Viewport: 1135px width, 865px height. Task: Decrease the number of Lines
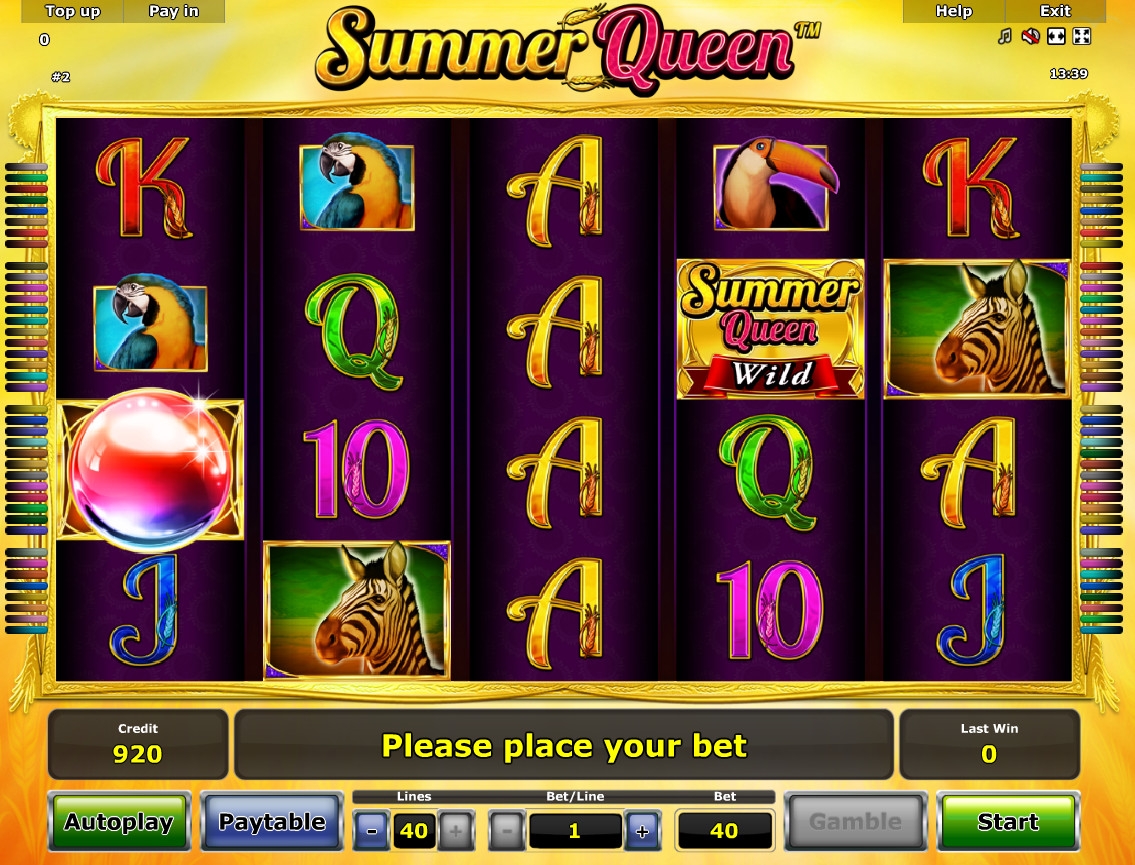(x=372, y=831)
